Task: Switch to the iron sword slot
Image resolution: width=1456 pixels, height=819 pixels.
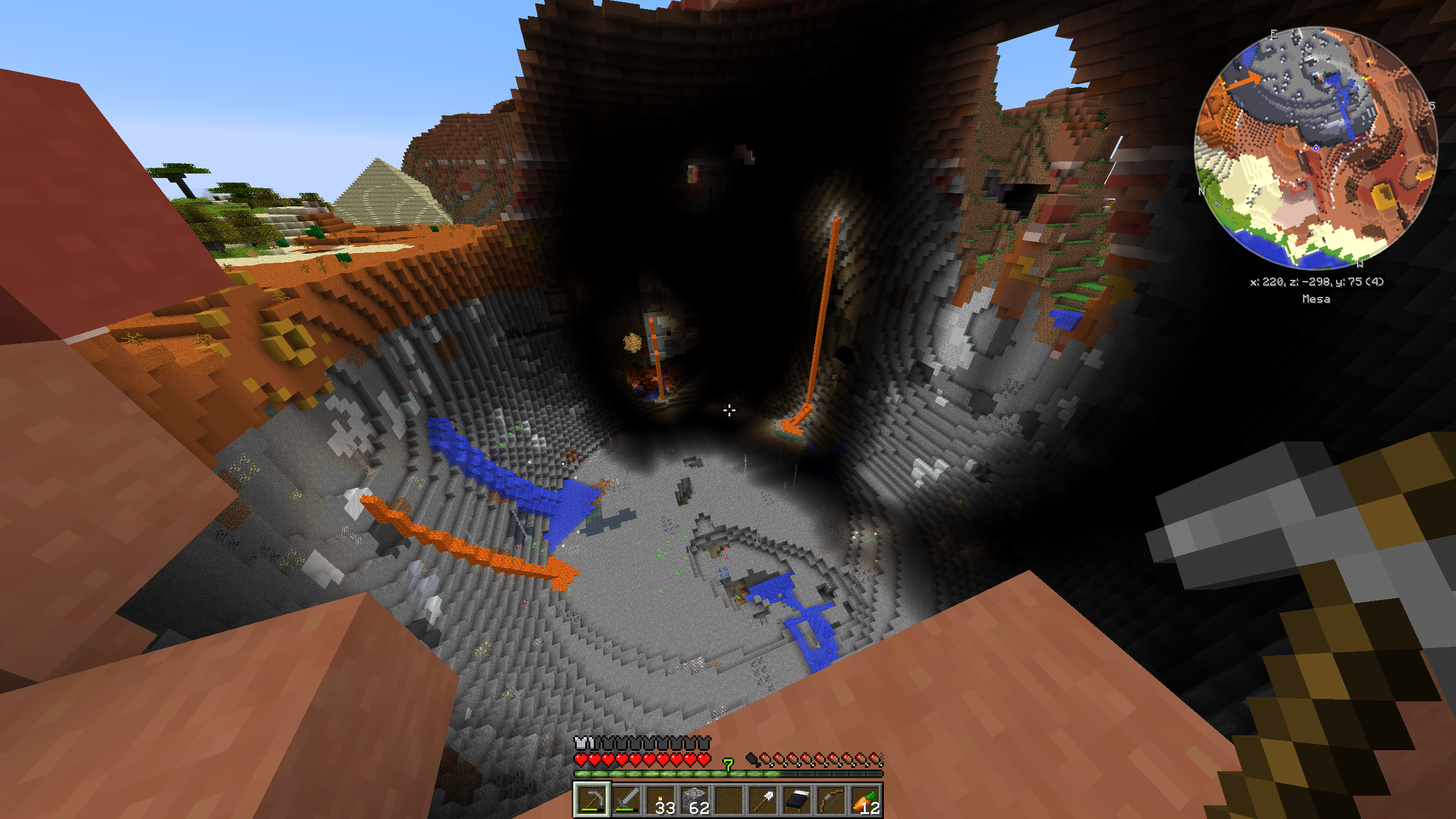Action: click(x=626, y=800)
